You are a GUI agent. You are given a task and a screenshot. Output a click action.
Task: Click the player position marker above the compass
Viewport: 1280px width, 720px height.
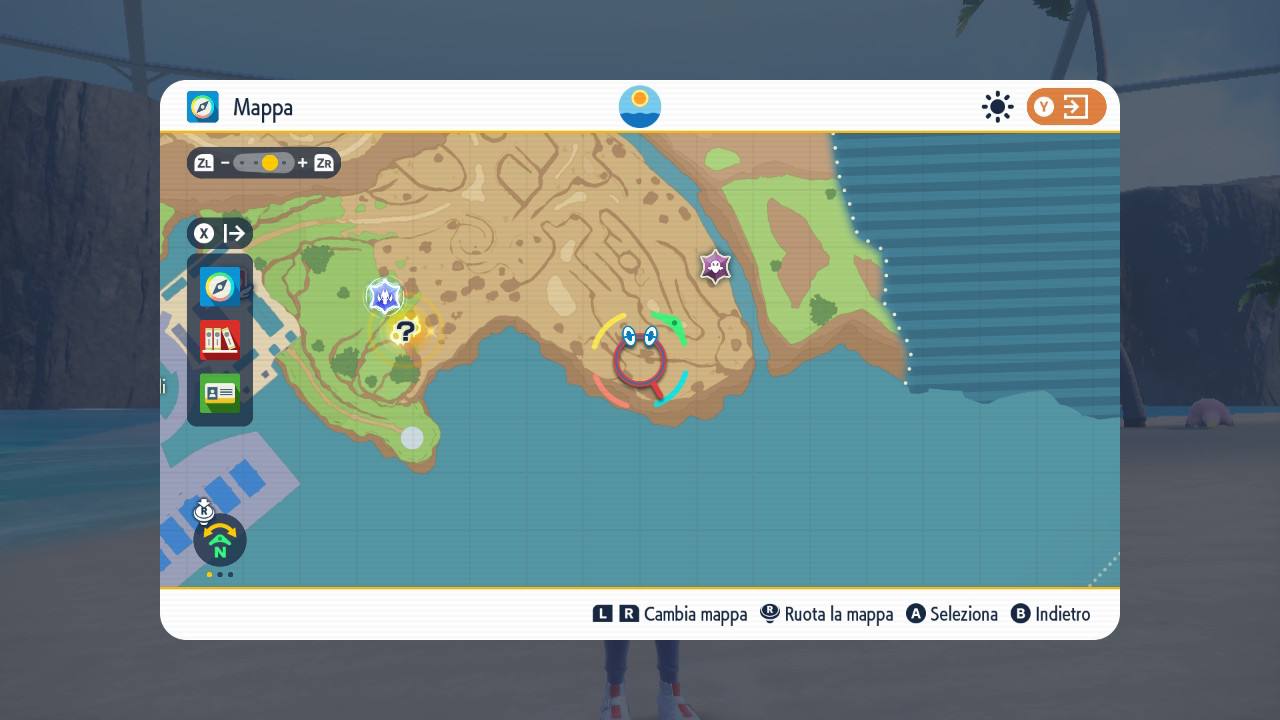pyautogui.click(x=204, y=508)
